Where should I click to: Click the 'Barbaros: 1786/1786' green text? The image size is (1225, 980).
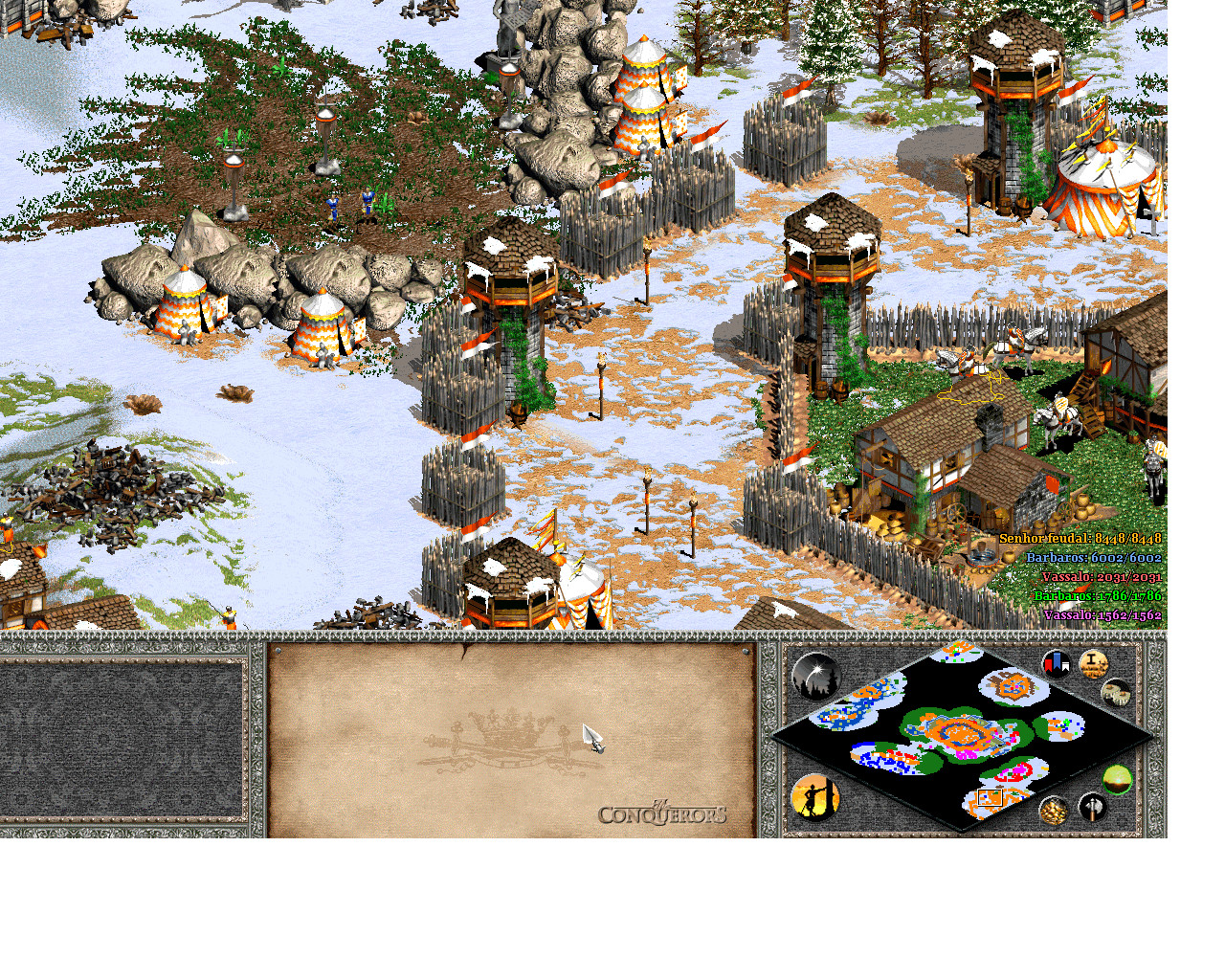(x=1098, y=594)
